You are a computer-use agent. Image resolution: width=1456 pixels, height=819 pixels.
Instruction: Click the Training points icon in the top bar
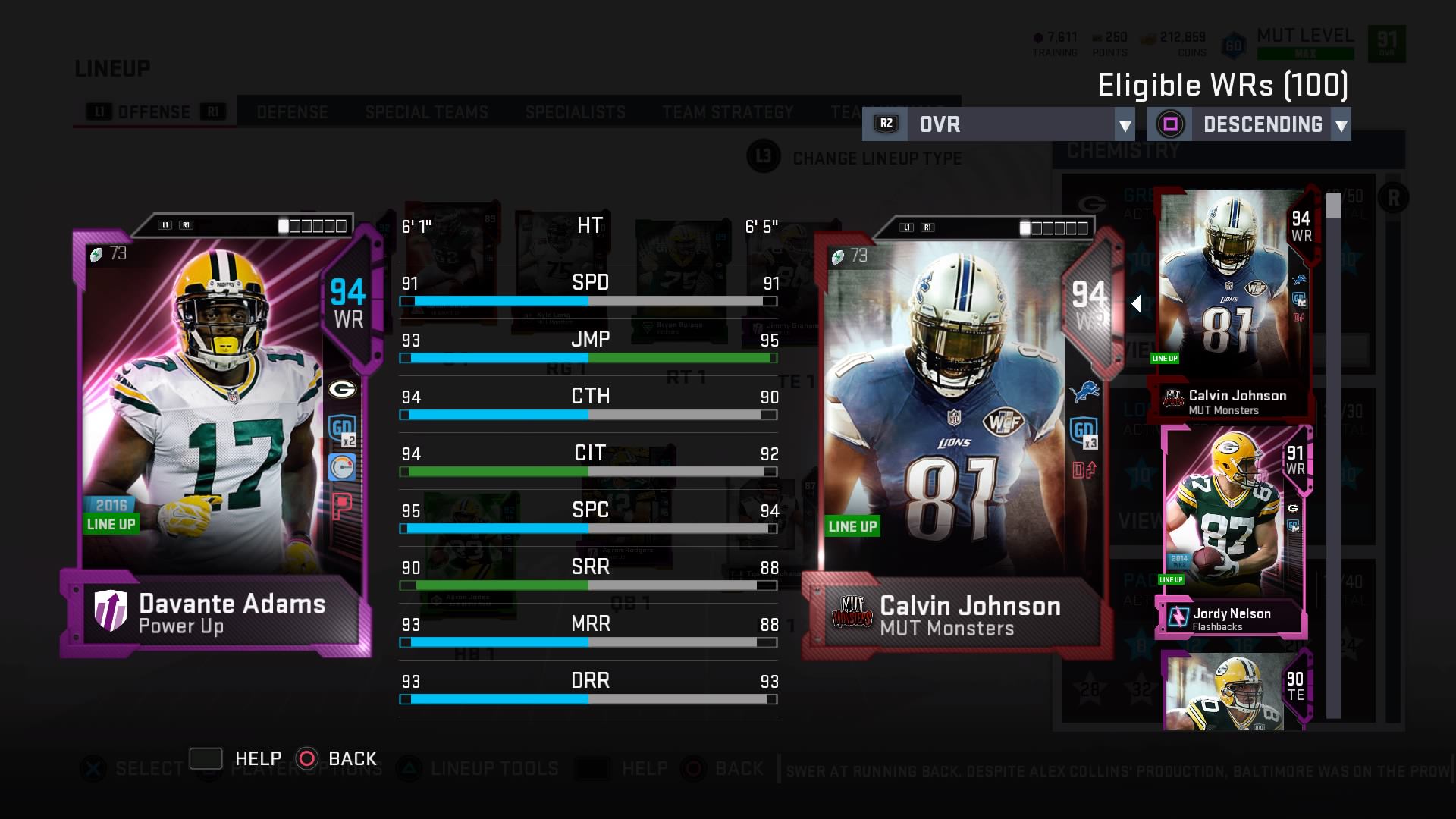pos(1037,36)
